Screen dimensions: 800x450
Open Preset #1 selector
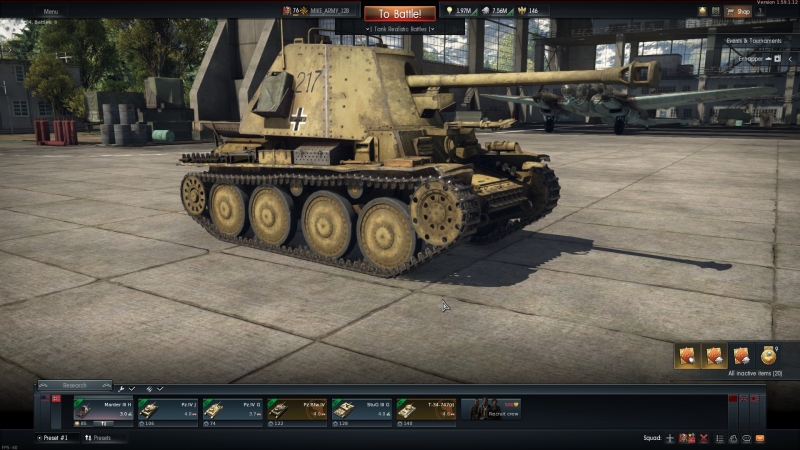point(55,438)
